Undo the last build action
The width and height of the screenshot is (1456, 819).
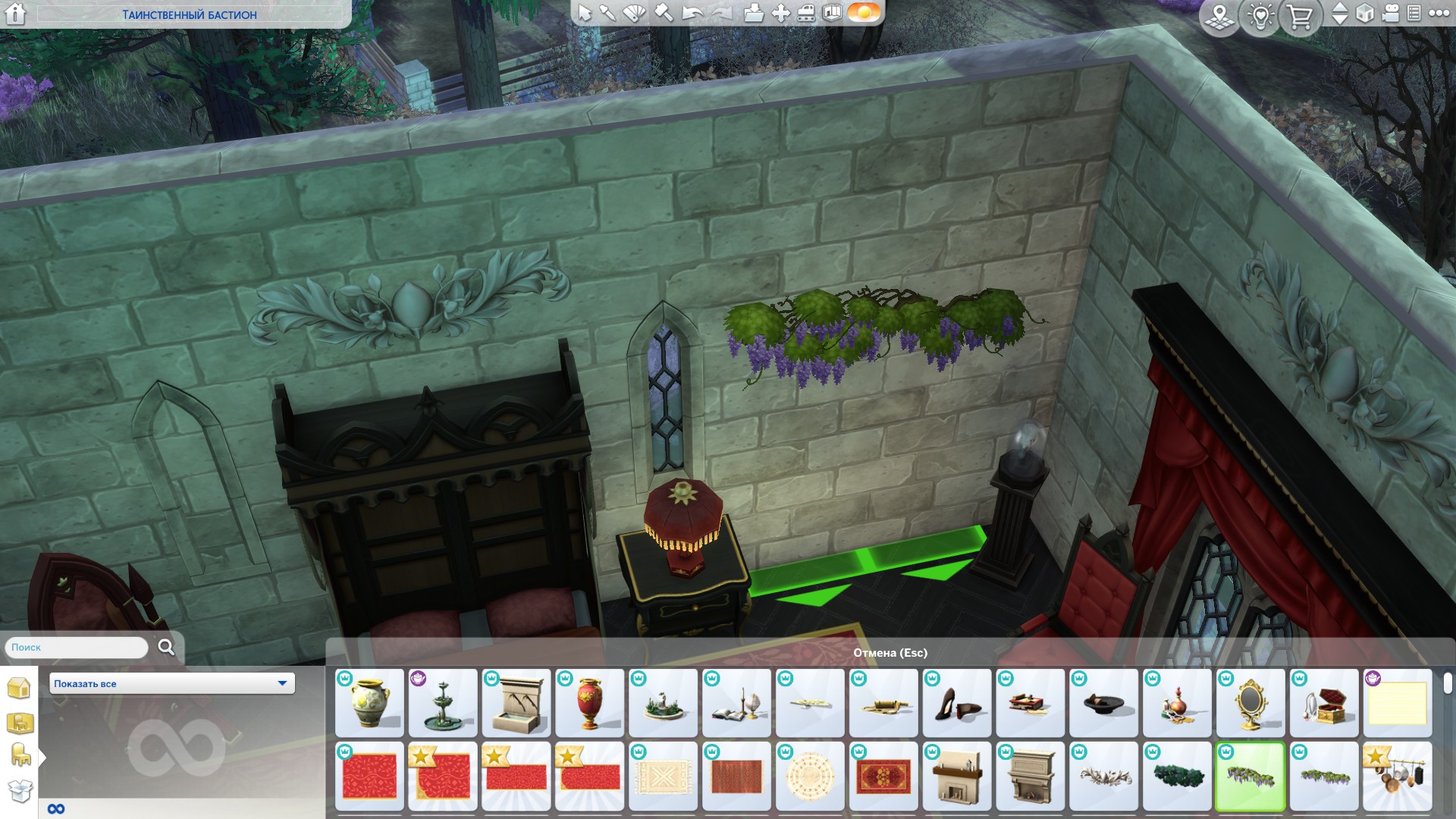pyautogui.click(x=692, y=13)
